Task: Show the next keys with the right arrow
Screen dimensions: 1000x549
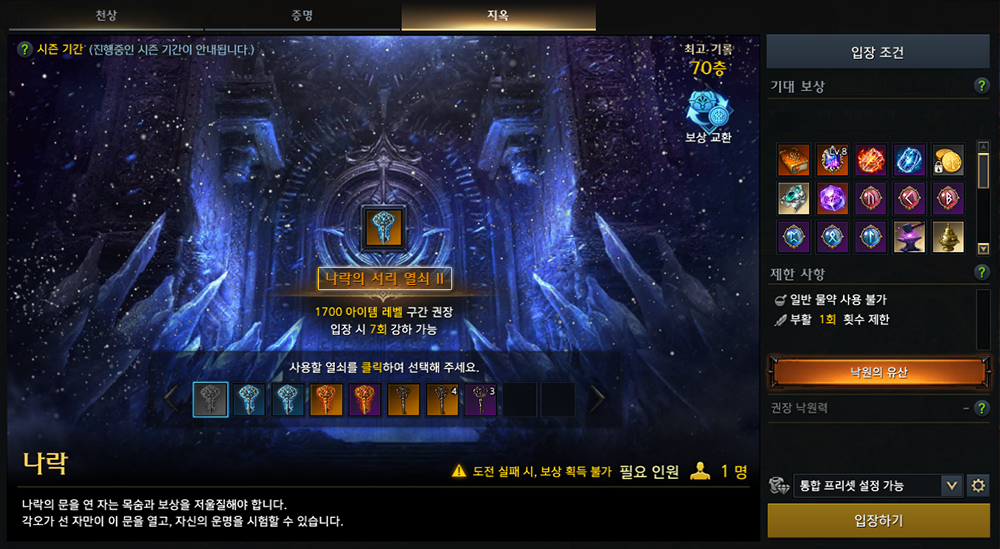Action: [598, 399]
